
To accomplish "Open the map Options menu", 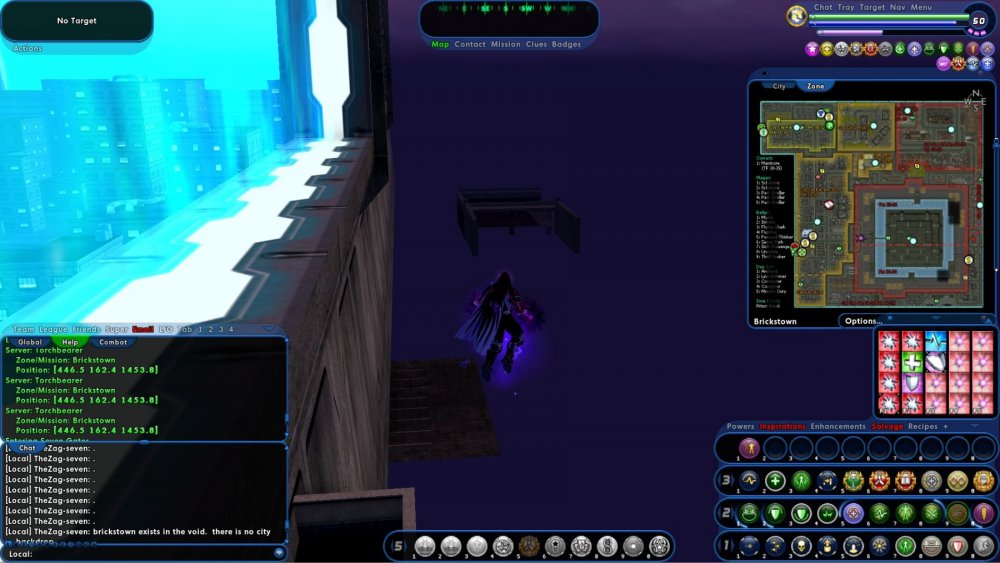I will pos(862,321).
